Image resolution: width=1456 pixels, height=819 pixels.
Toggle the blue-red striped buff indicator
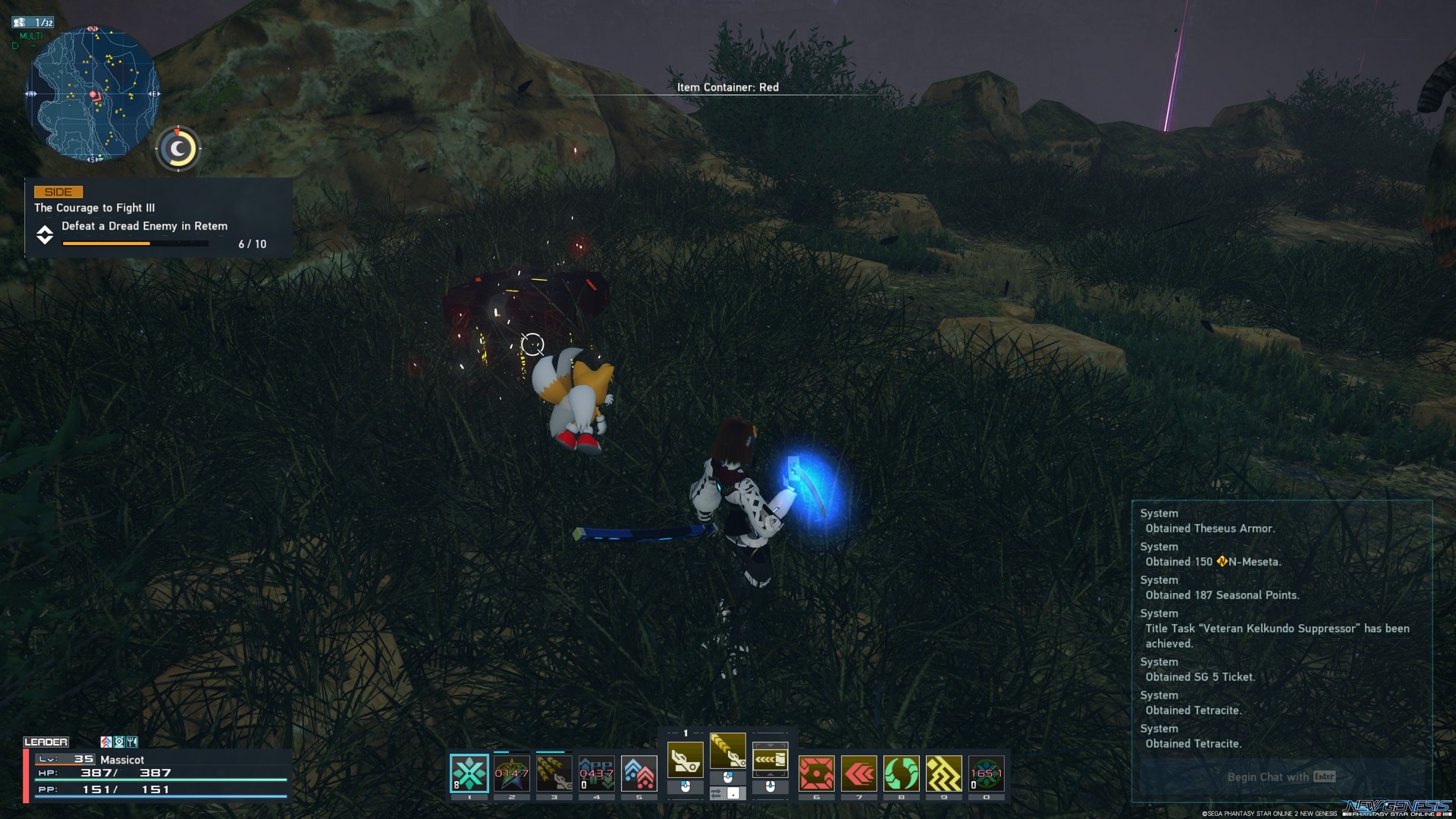tap(106, 742)
